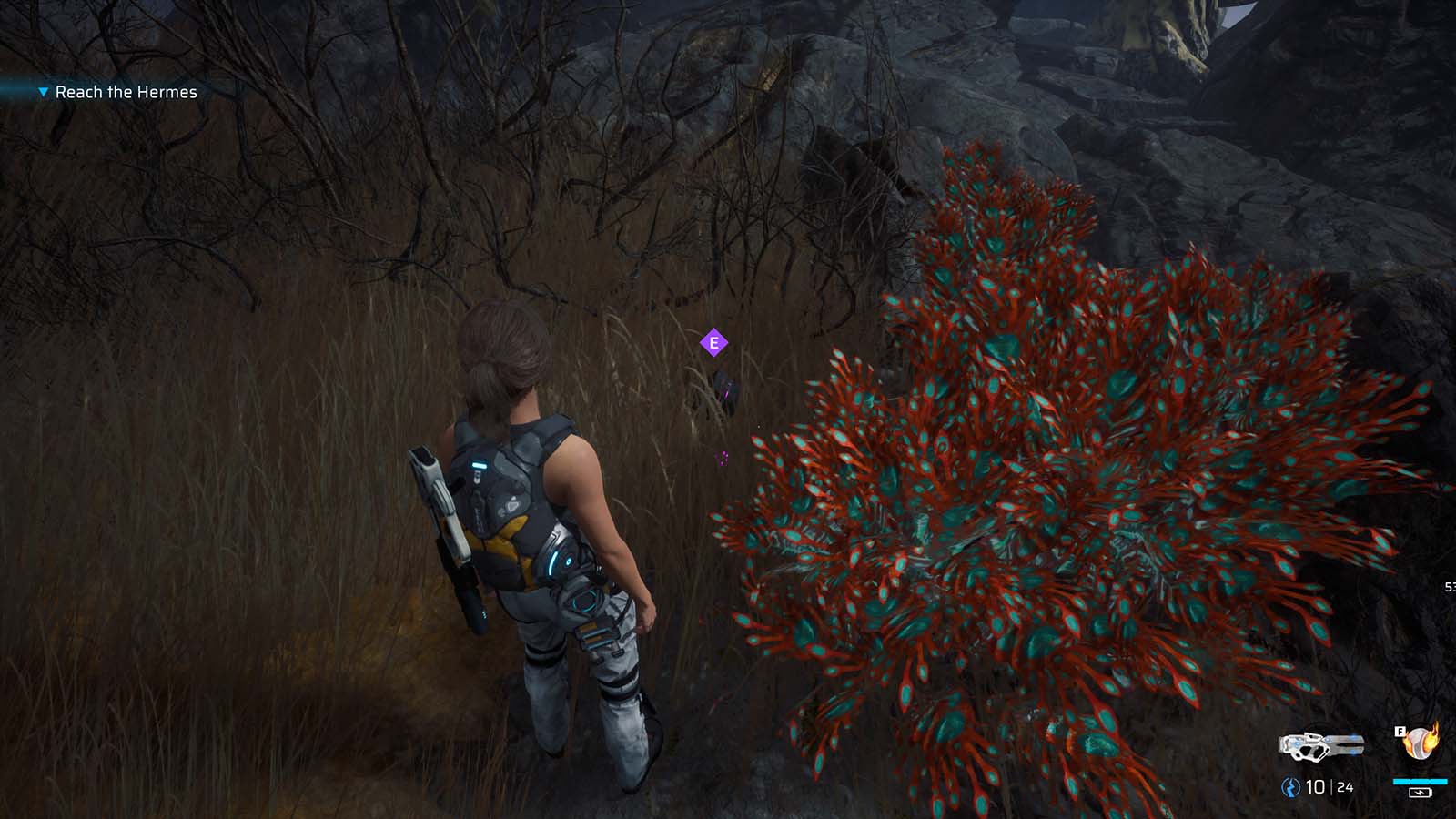Toggle the weapon loadout display
The height and width of the screenshot is (819, 1456).
pos(1319,746)
